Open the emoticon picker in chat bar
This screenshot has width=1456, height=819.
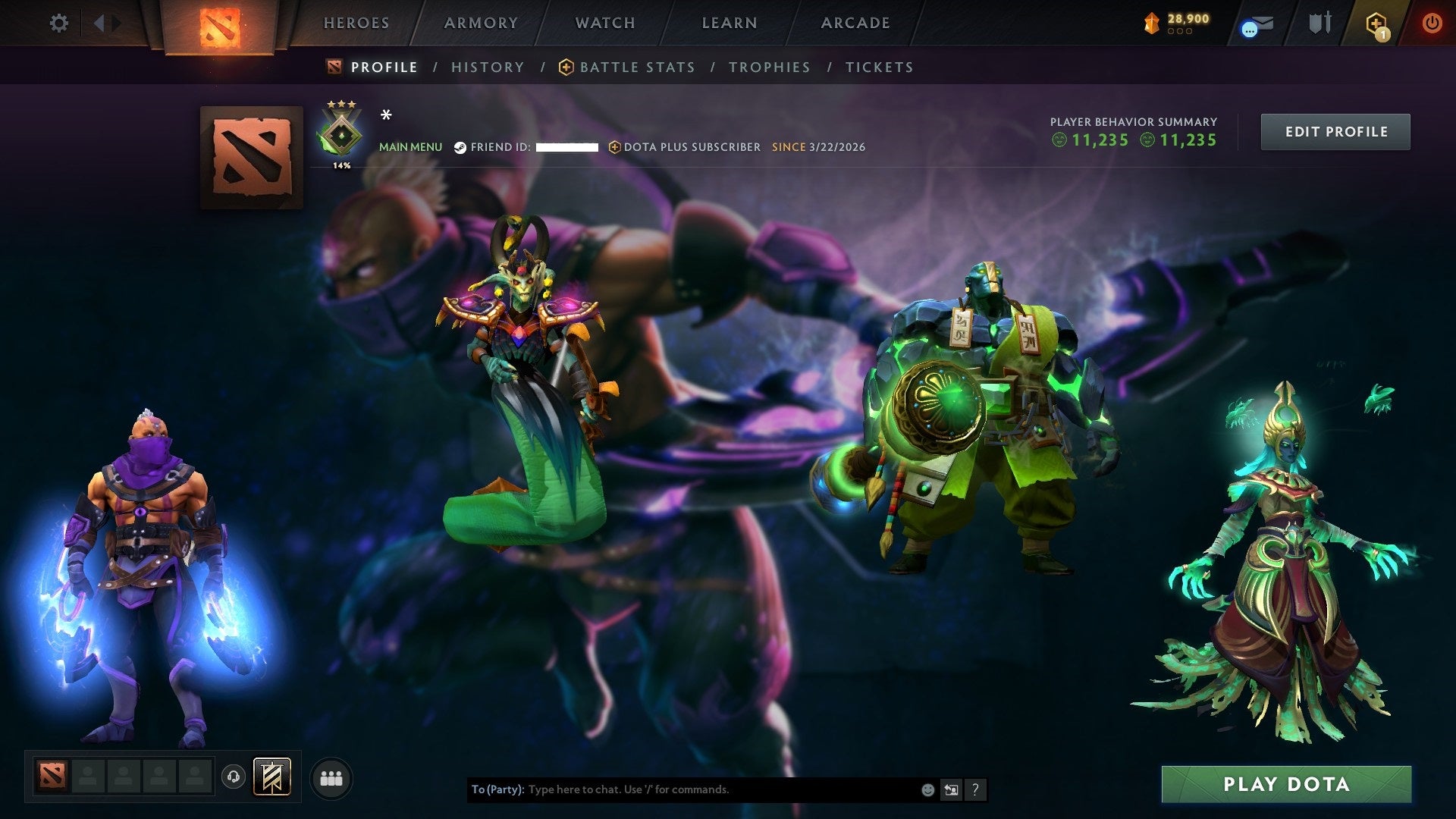pyautogui.click(x=927, y=789)
